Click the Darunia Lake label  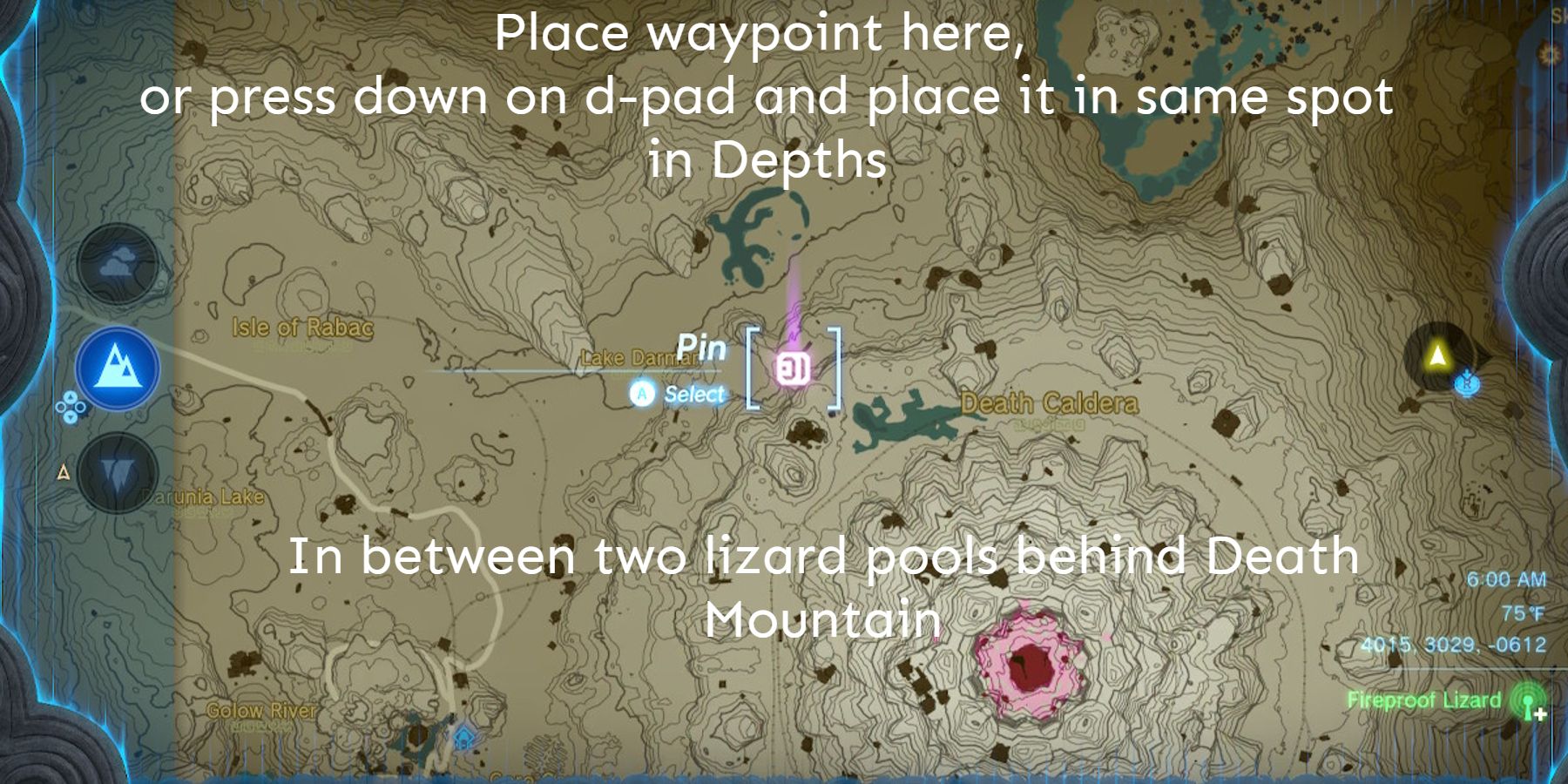tap(202, 496)
